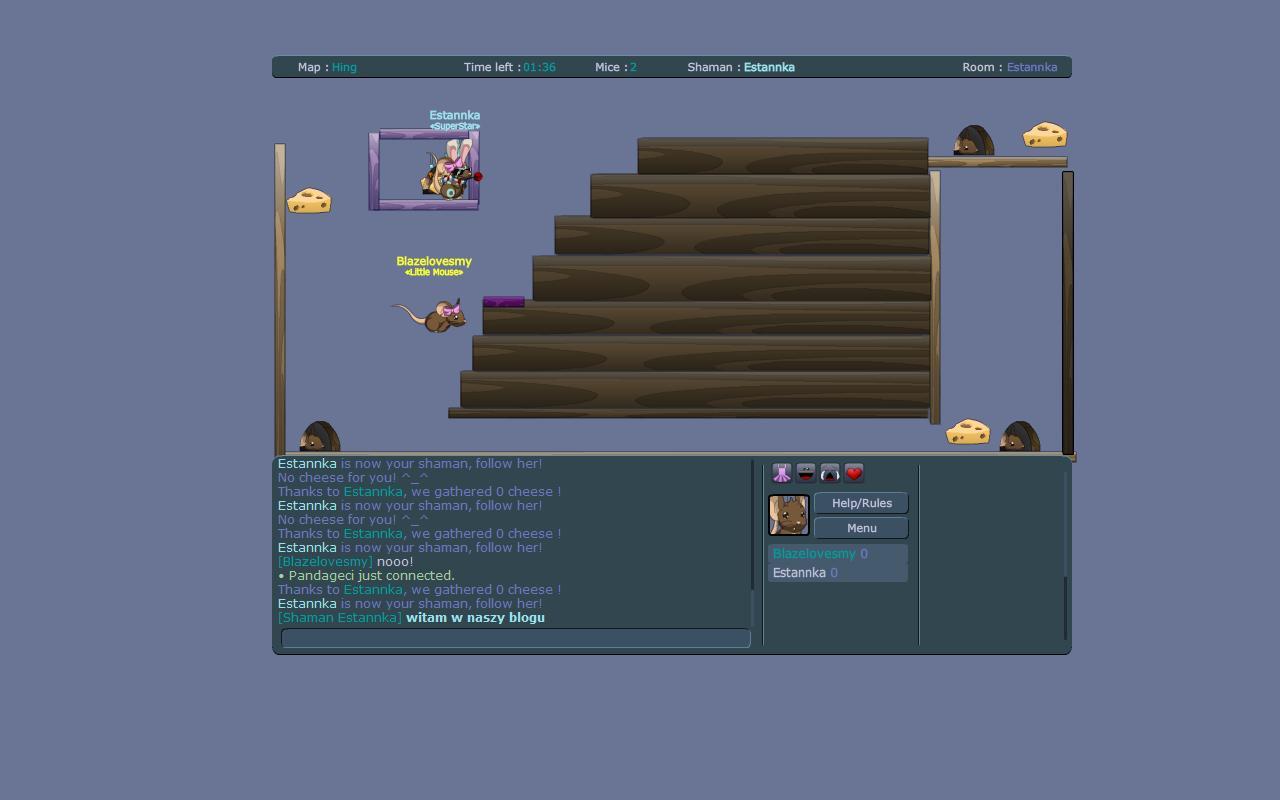Image resolution: width=1280 pixels, height=800 pixels.
Task: Open the dress-up wardrobe icon
Action: (781, 472)
